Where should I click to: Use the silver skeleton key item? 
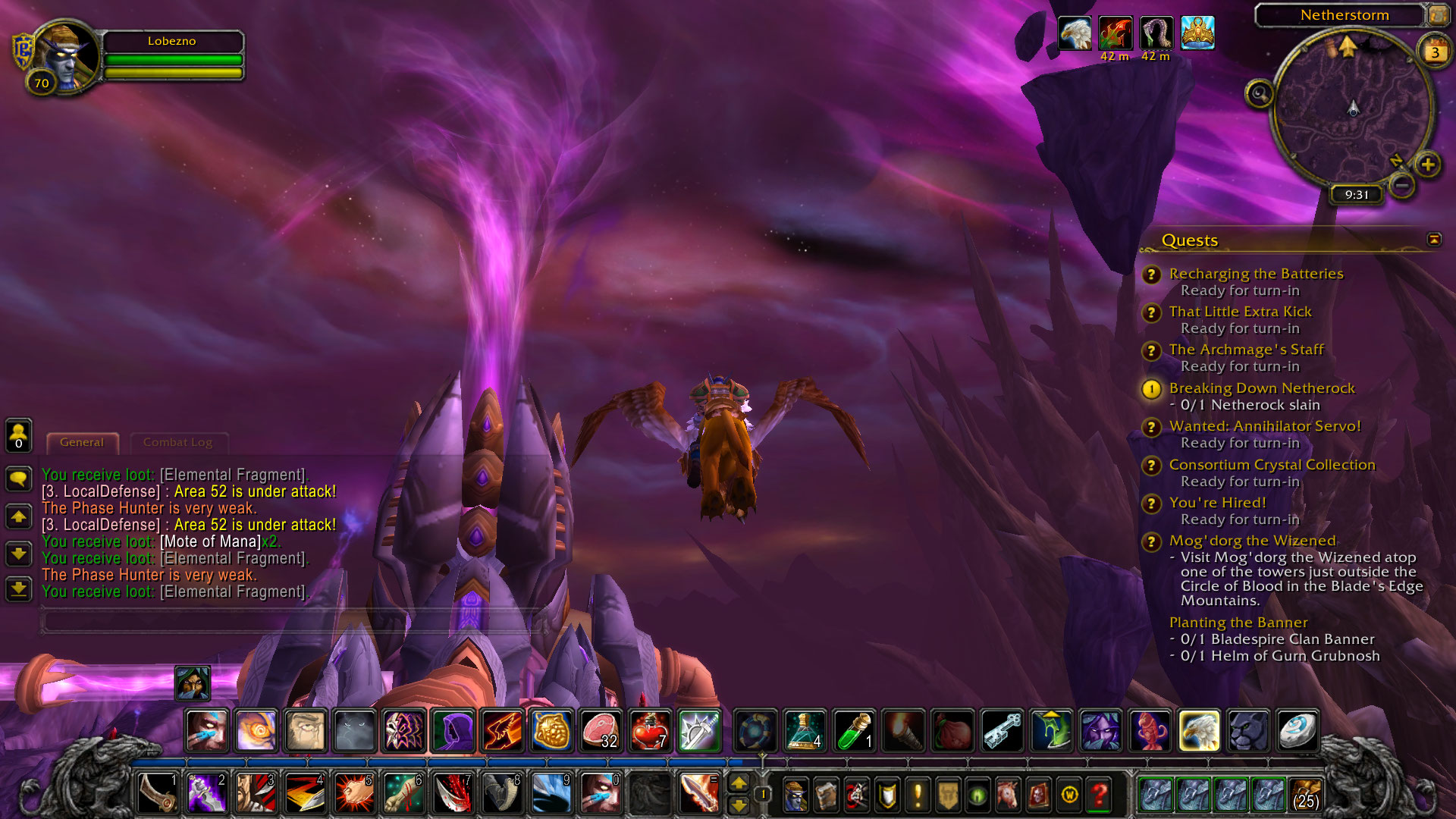(x=1003, y=730)
